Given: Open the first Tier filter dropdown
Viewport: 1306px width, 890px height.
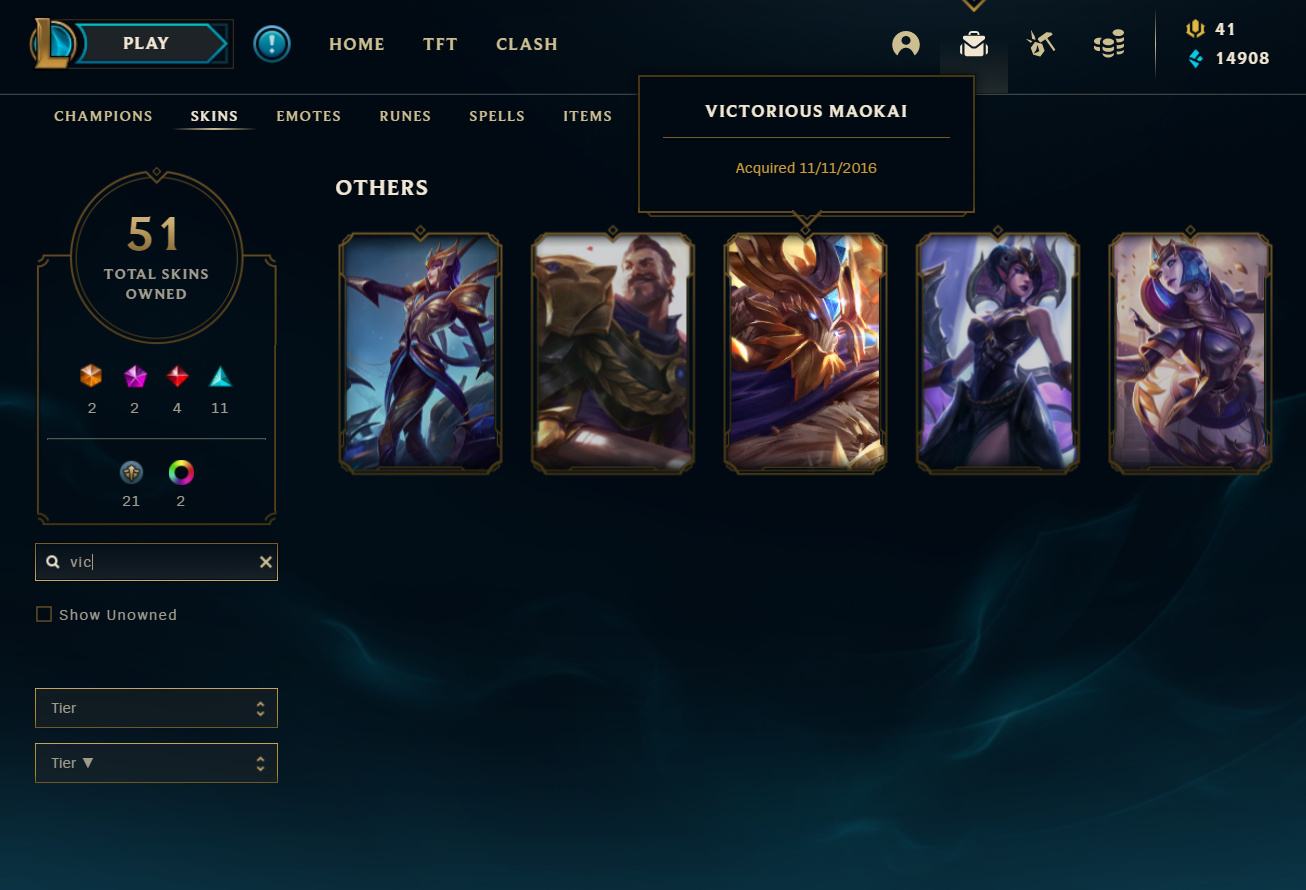Looking at the screenshot, I should click(156, 707).
